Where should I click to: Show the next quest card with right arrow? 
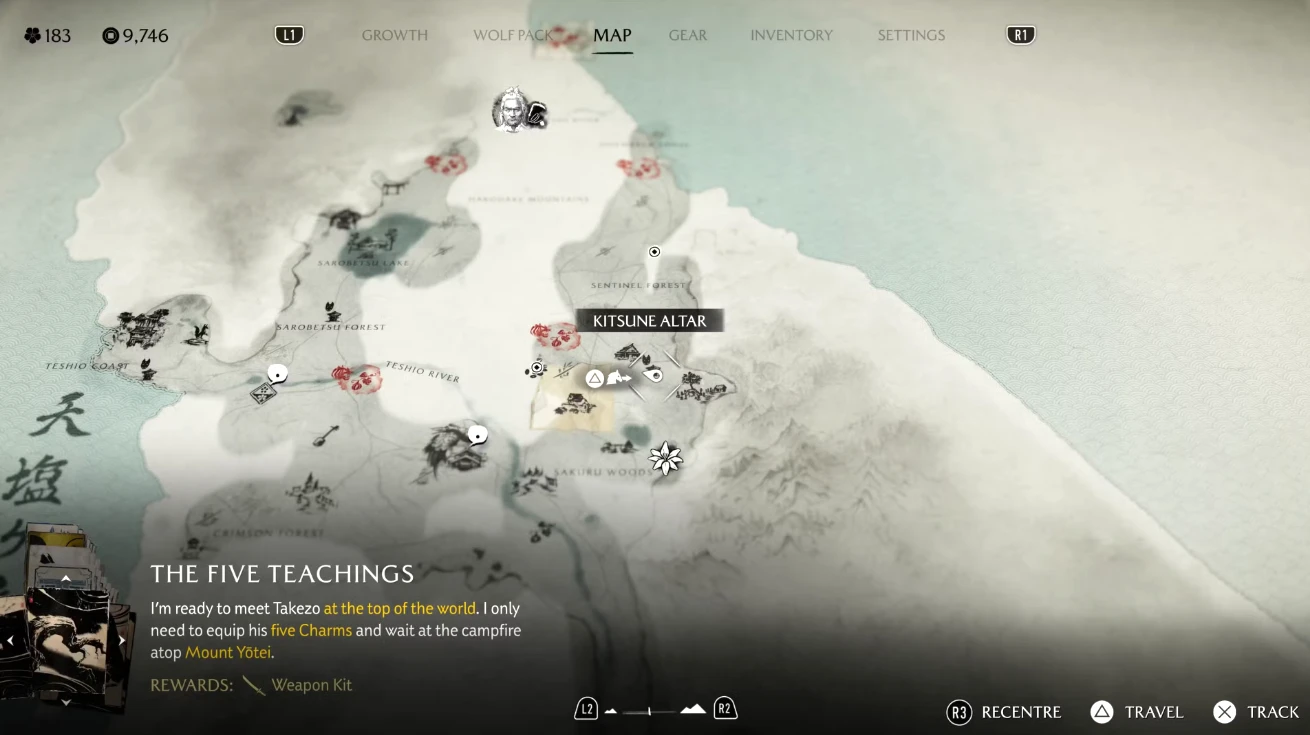coord(123,640)
